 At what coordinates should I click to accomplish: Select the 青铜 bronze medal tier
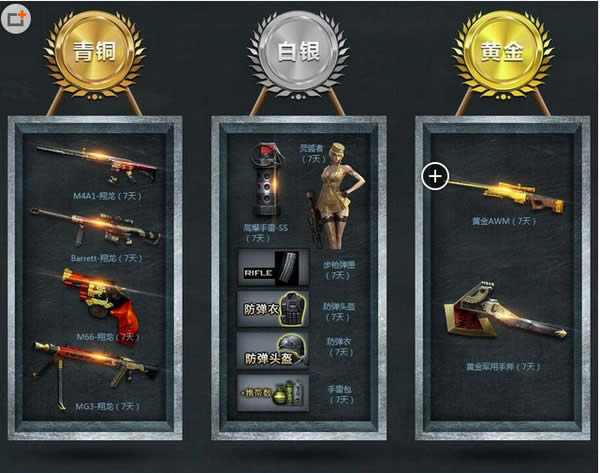point(94,52)
